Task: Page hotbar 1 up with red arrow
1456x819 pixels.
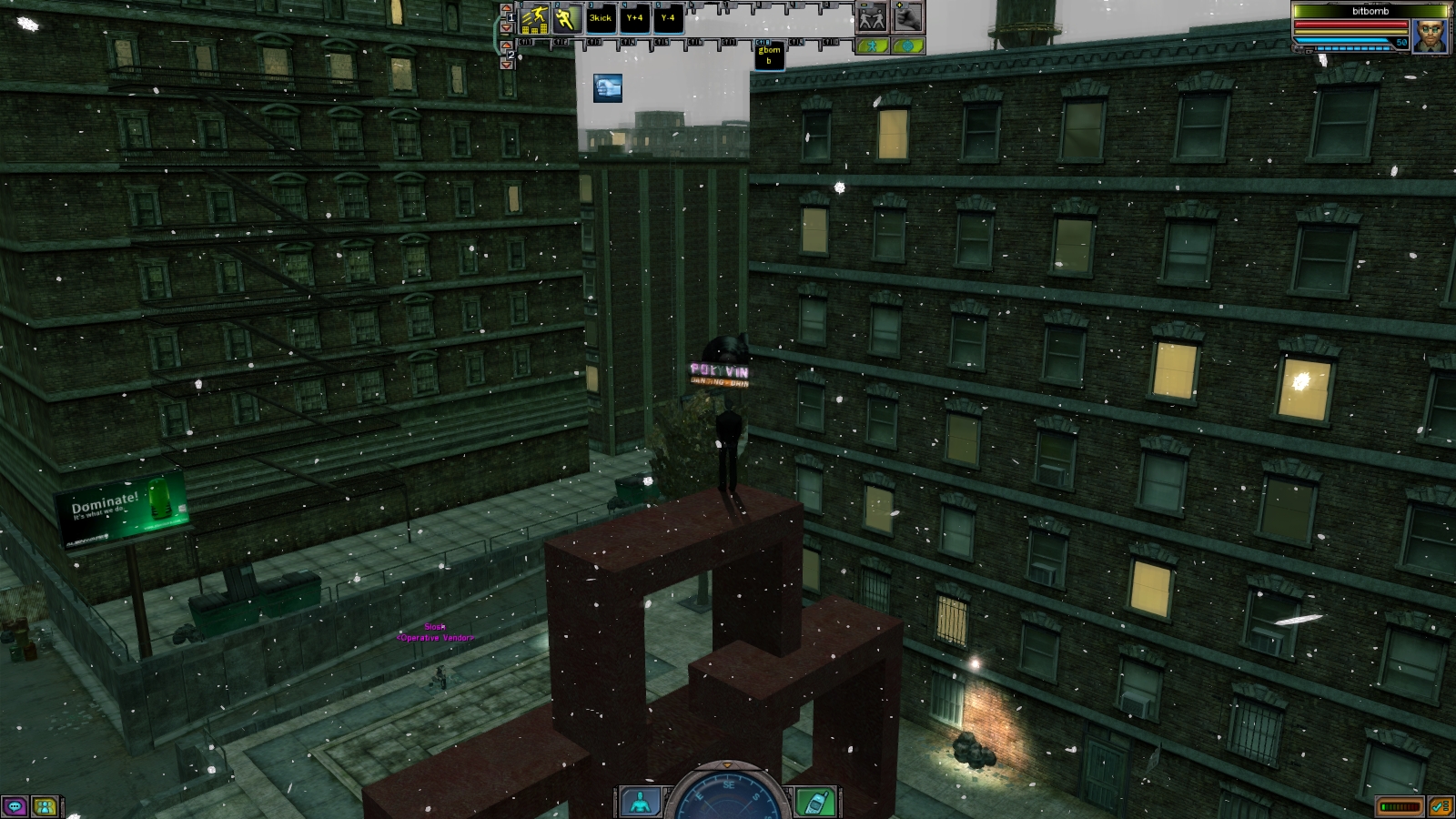Action: tap(507, 10)
